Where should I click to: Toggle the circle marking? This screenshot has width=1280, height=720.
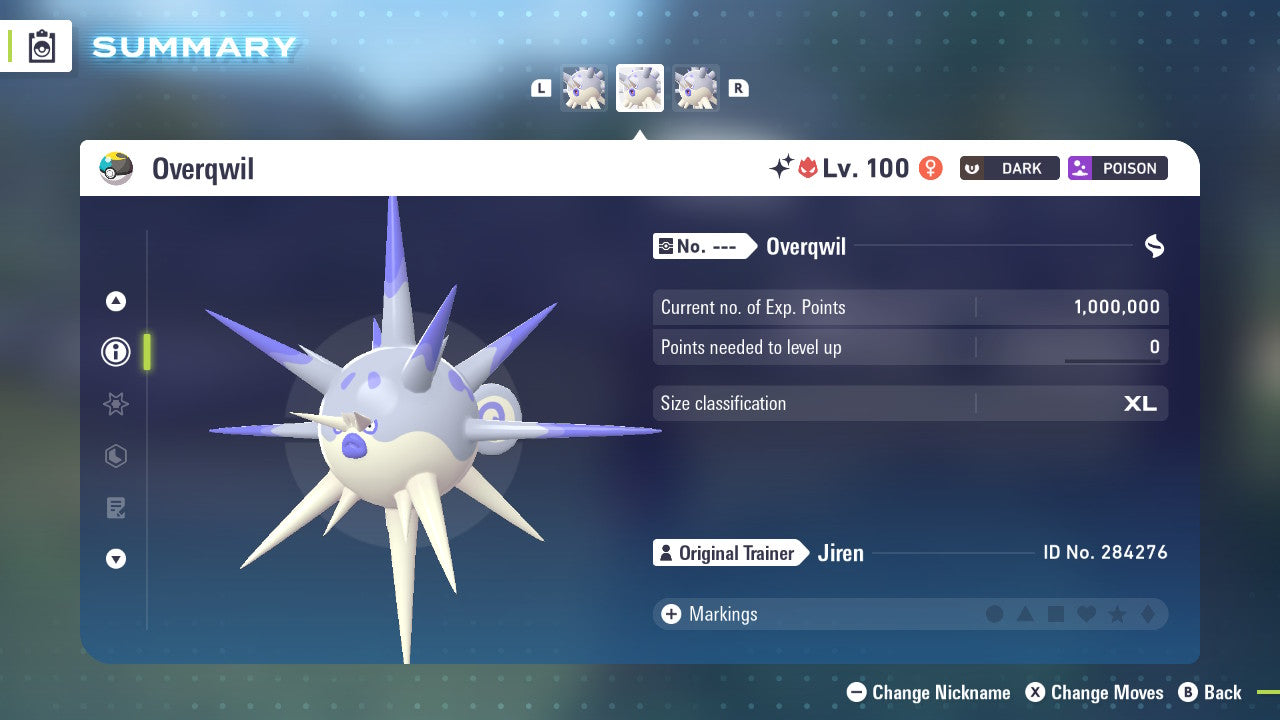(x=994, y=614)
